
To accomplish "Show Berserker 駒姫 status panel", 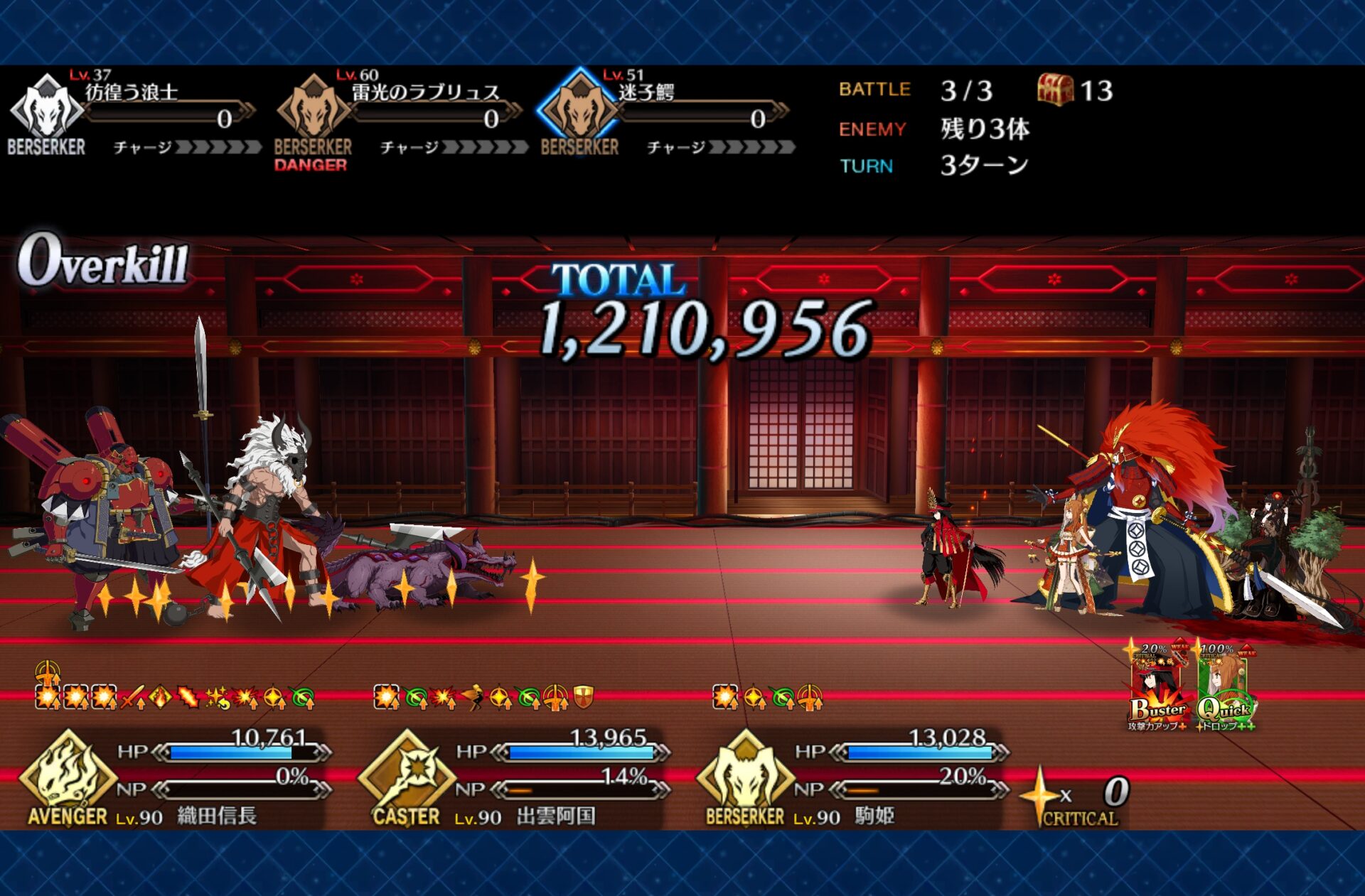I will [x=853, y=778].
